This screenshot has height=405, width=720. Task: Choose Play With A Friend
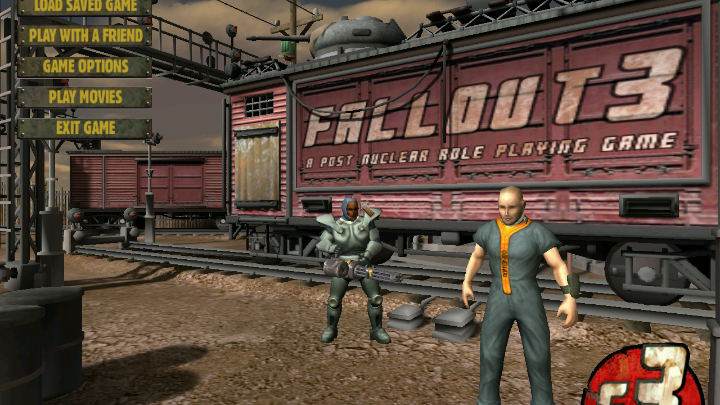pyautogui.click(x=85, y=36)
